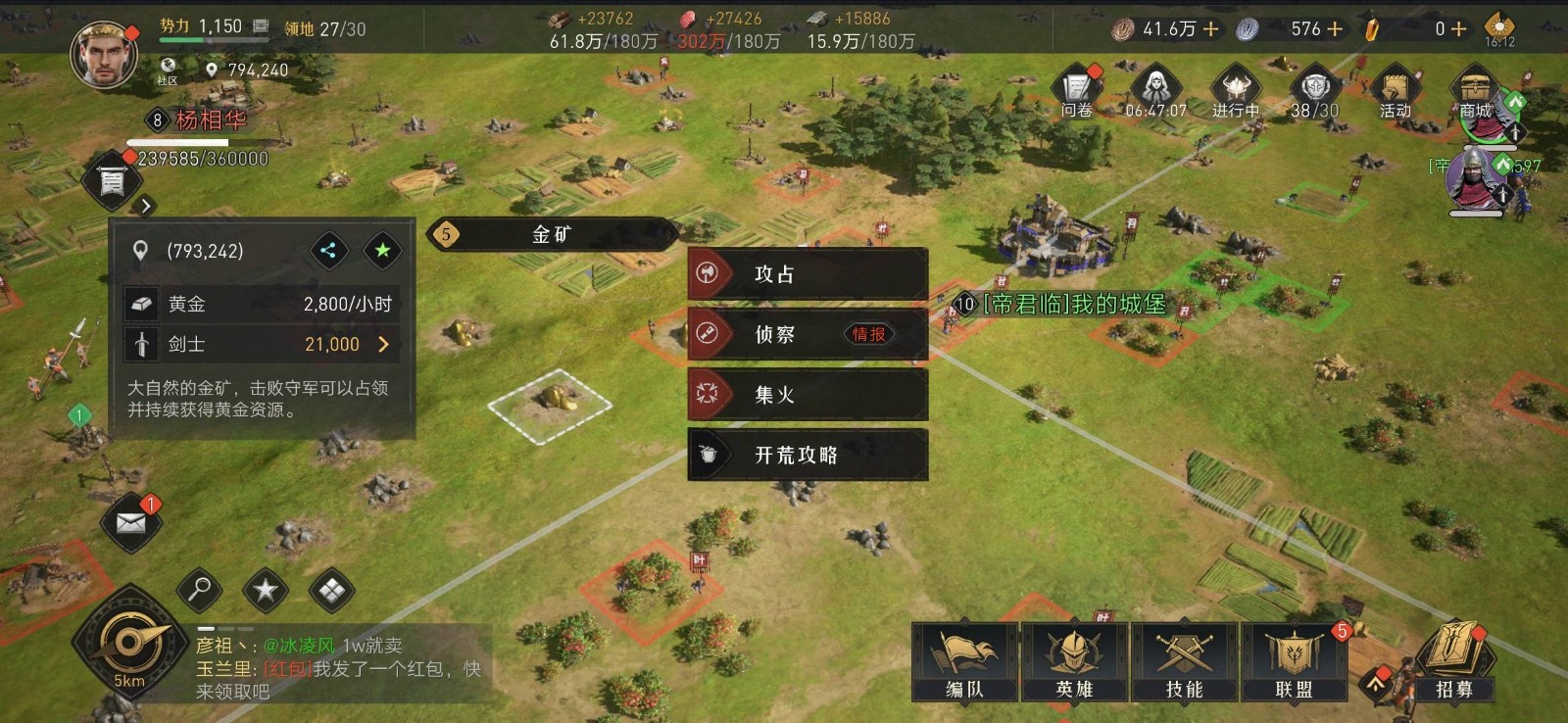Favorite the gold mine with green star

(x=382, y=250)
